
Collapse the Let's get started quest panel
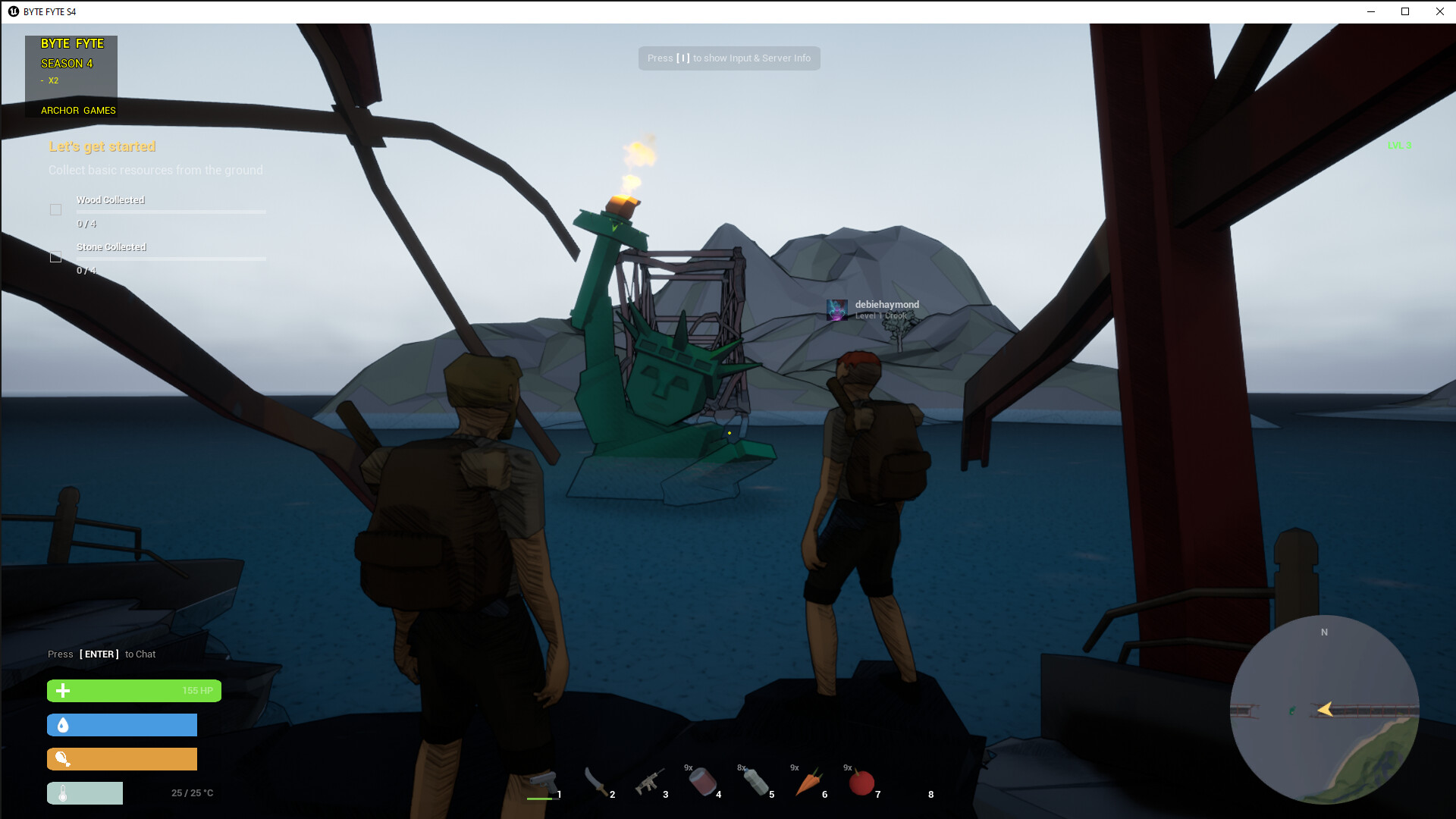(103, 146)
